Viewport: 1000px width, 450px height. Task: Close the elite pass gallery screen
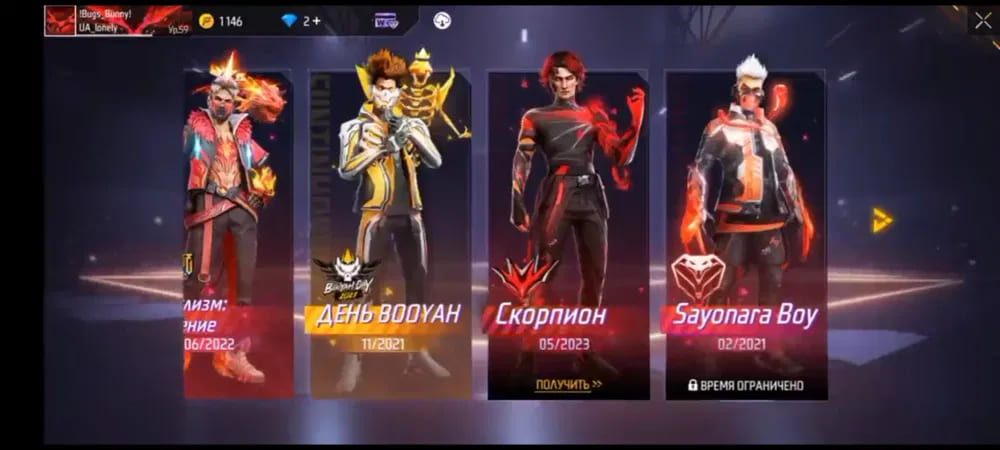(982, 20)
